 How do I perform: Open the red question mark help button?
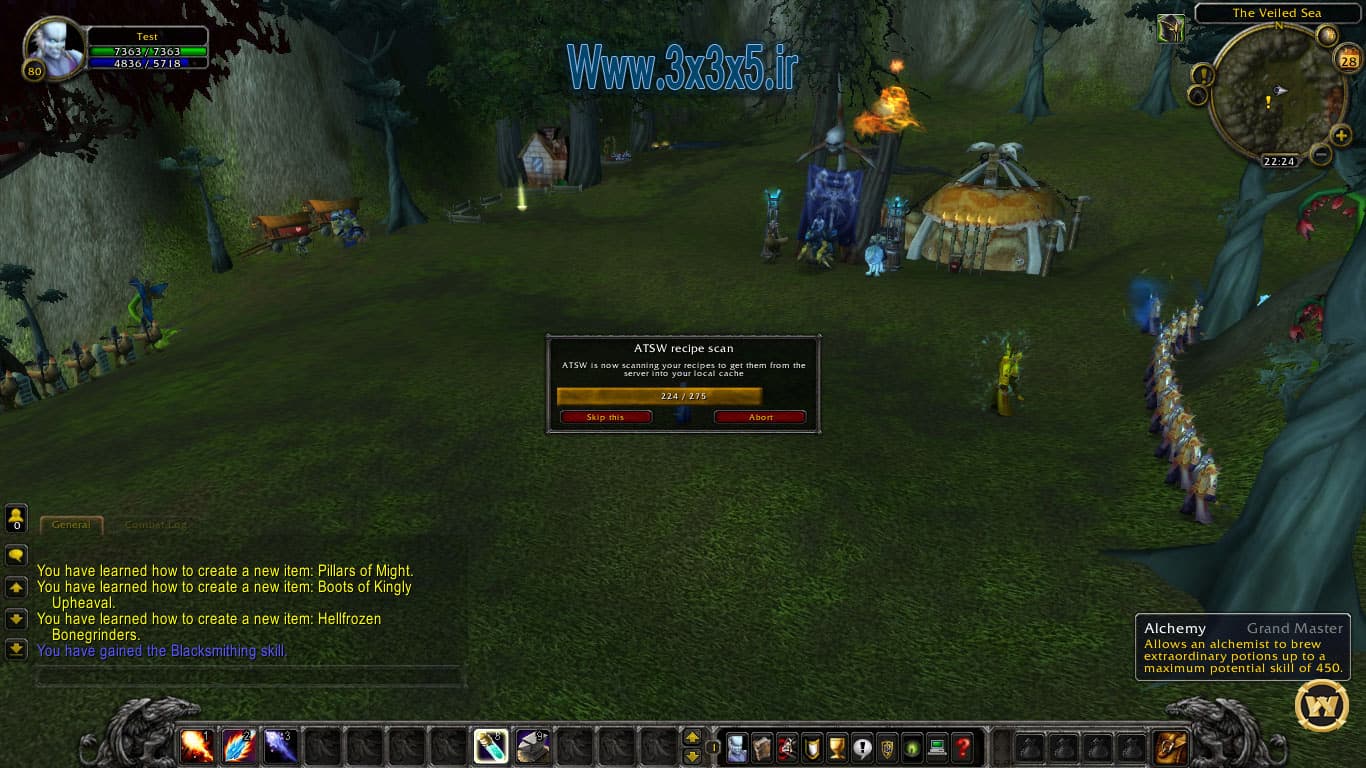(962, 747)
